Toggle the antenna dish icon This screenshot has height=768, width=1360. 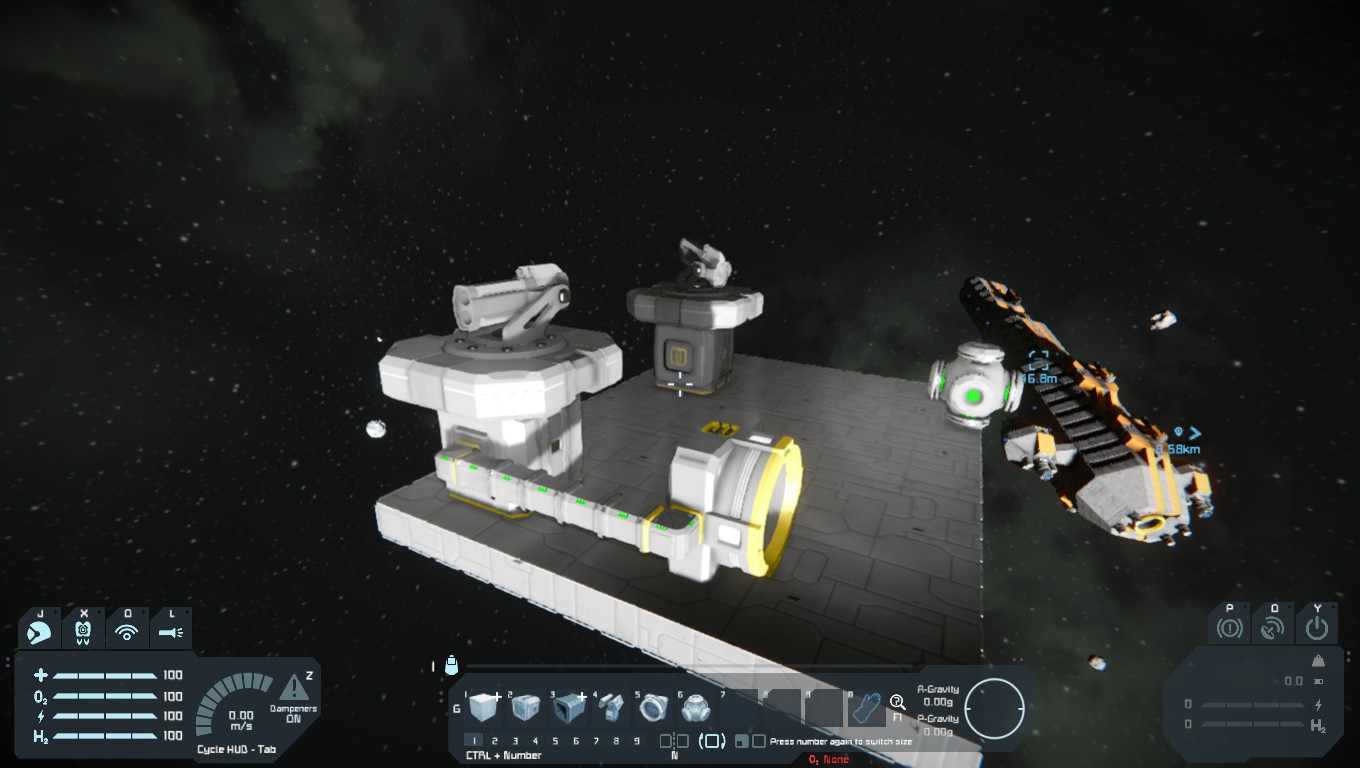(x=1273, y=629)
